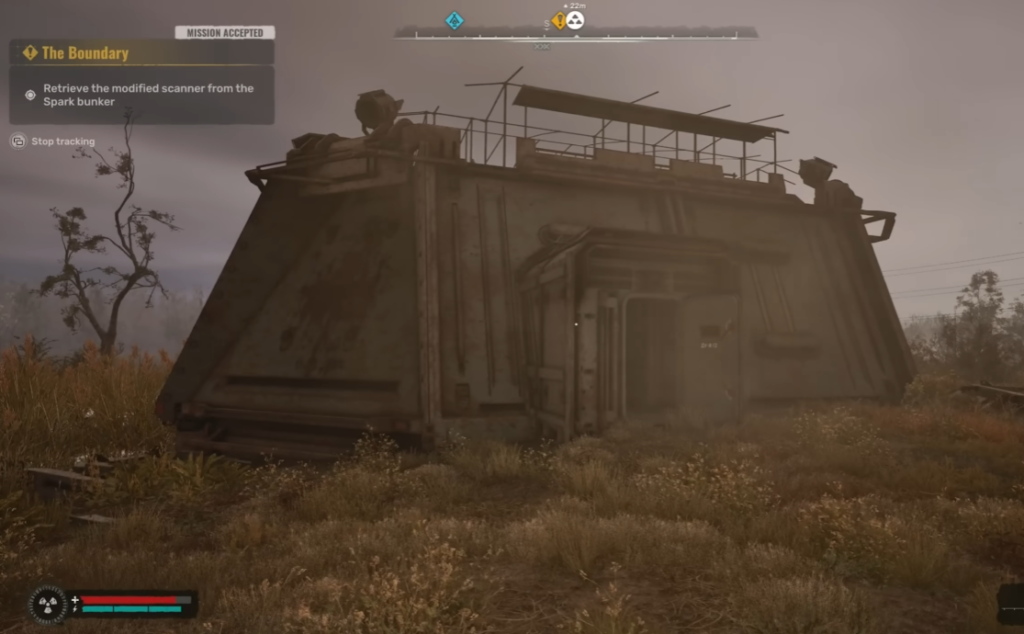Select the yellow mission marker on compass
This screenshot has height=634, width=1024.
559,21
